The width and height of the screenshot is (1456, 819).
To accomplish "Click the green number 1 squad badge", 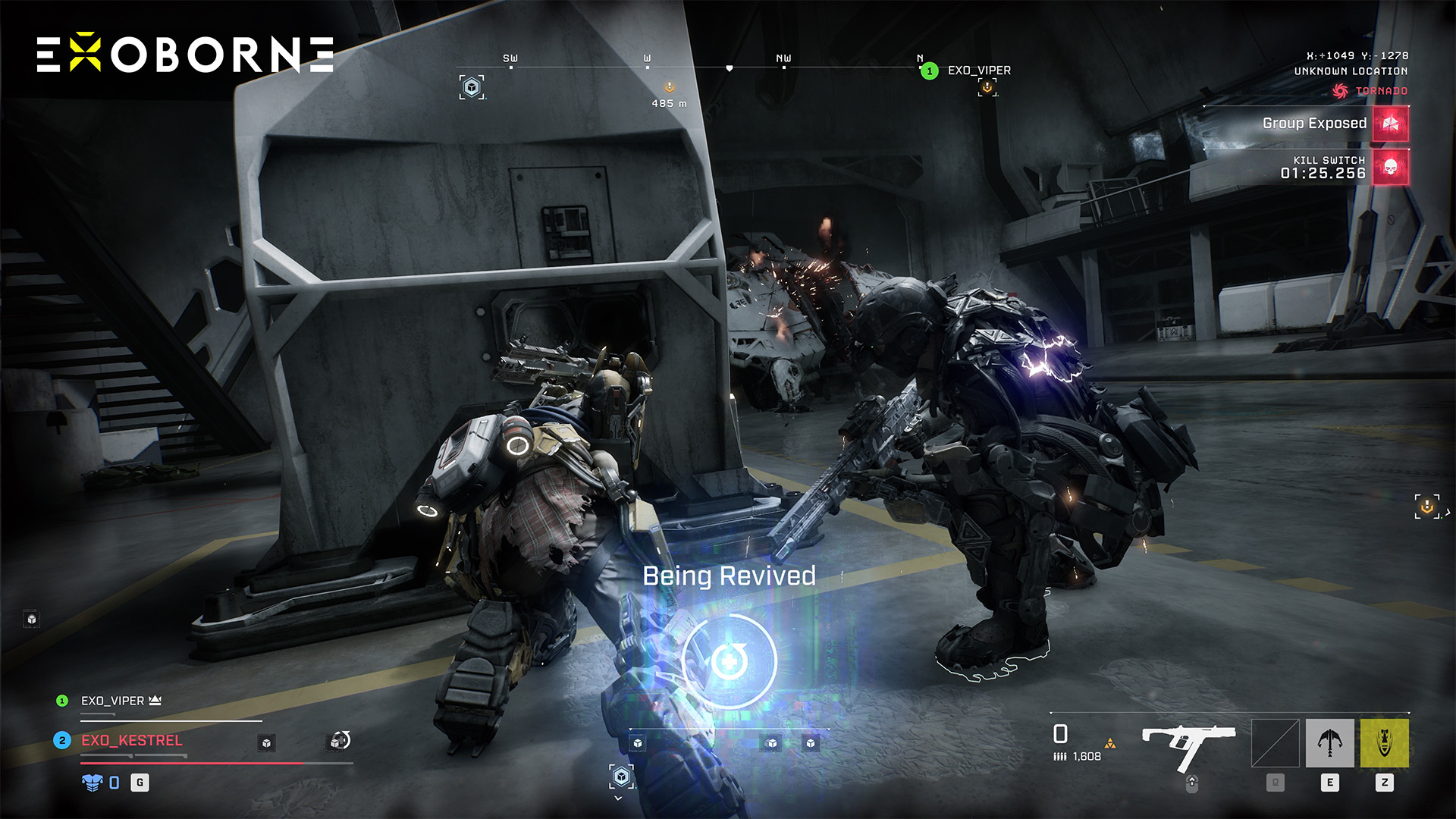I will point(62,701).
